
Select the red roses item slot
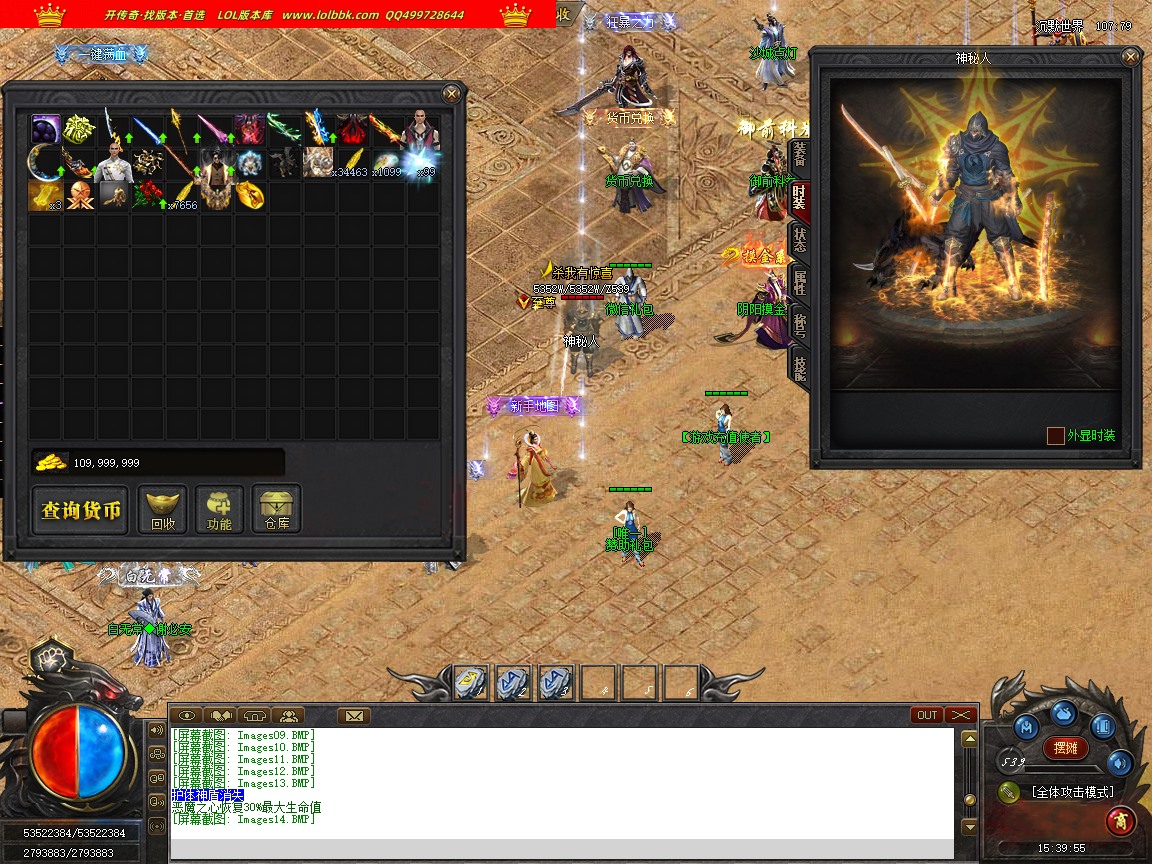[147, 195]
